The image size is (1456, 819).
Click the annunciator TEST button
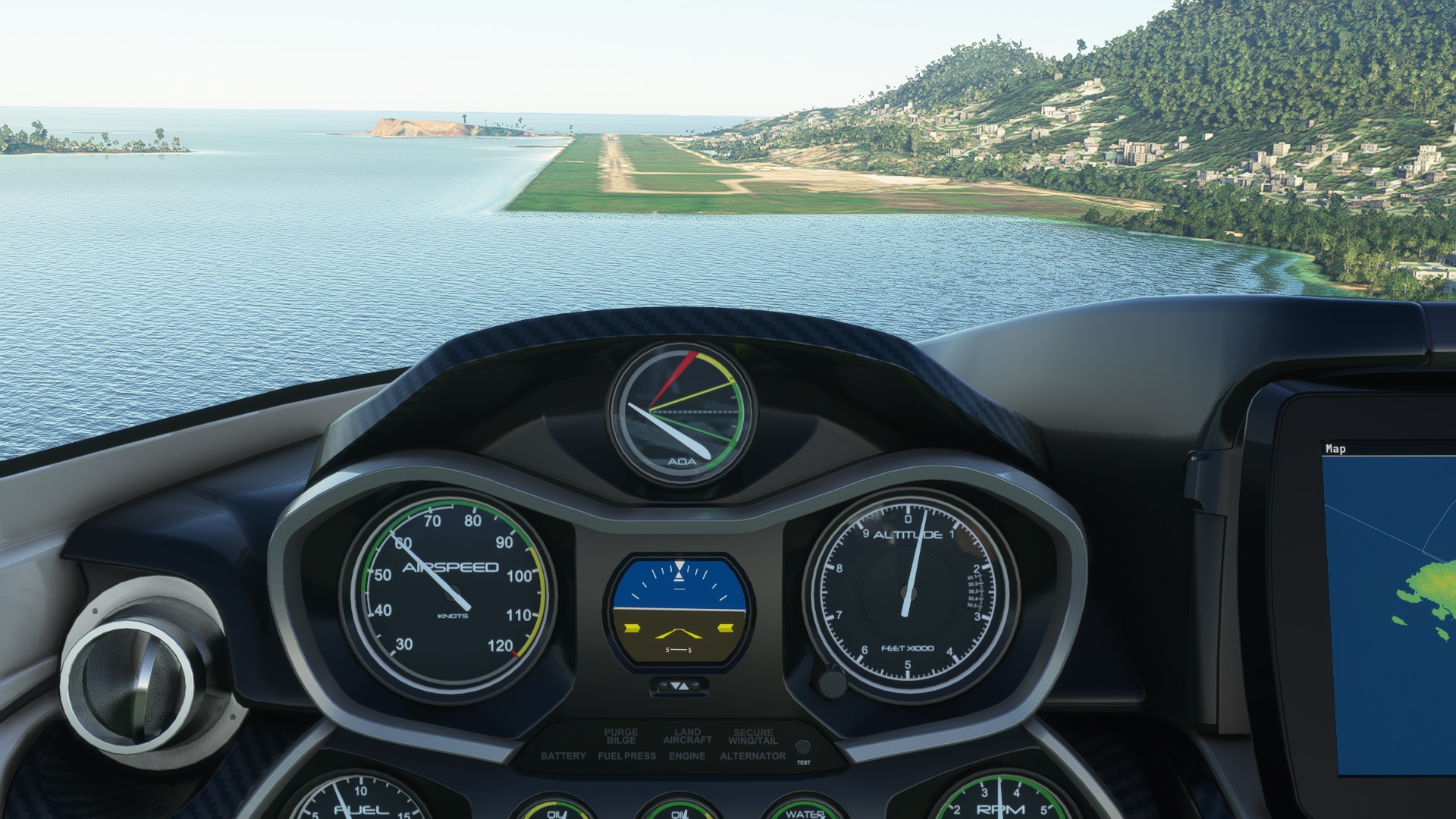803,748
